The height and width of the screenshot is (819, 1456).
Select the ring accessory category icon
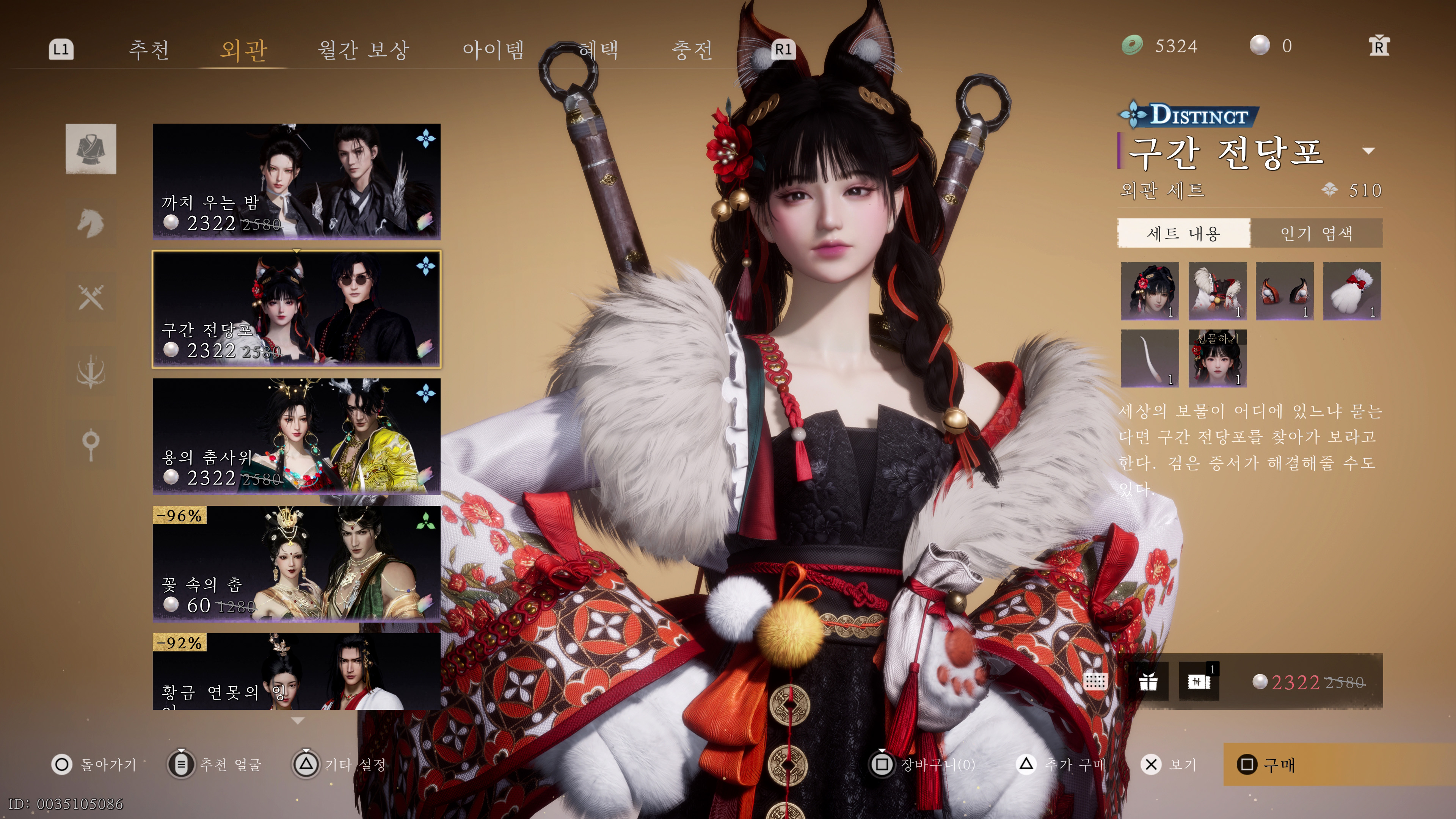click(91, 444)
